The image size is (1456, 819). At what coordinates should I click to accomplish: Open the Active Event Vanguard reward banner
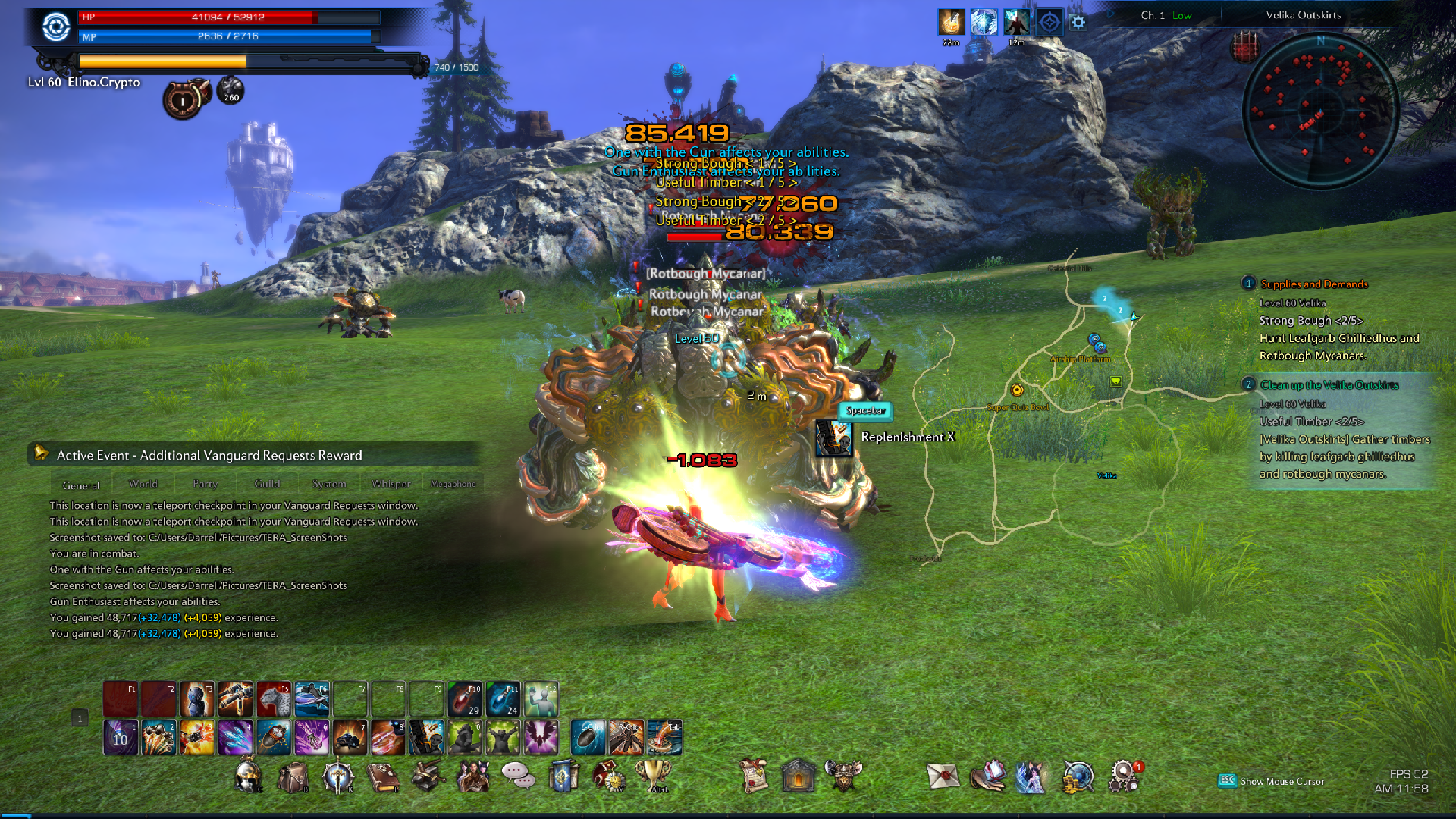(x=209, y=455)
